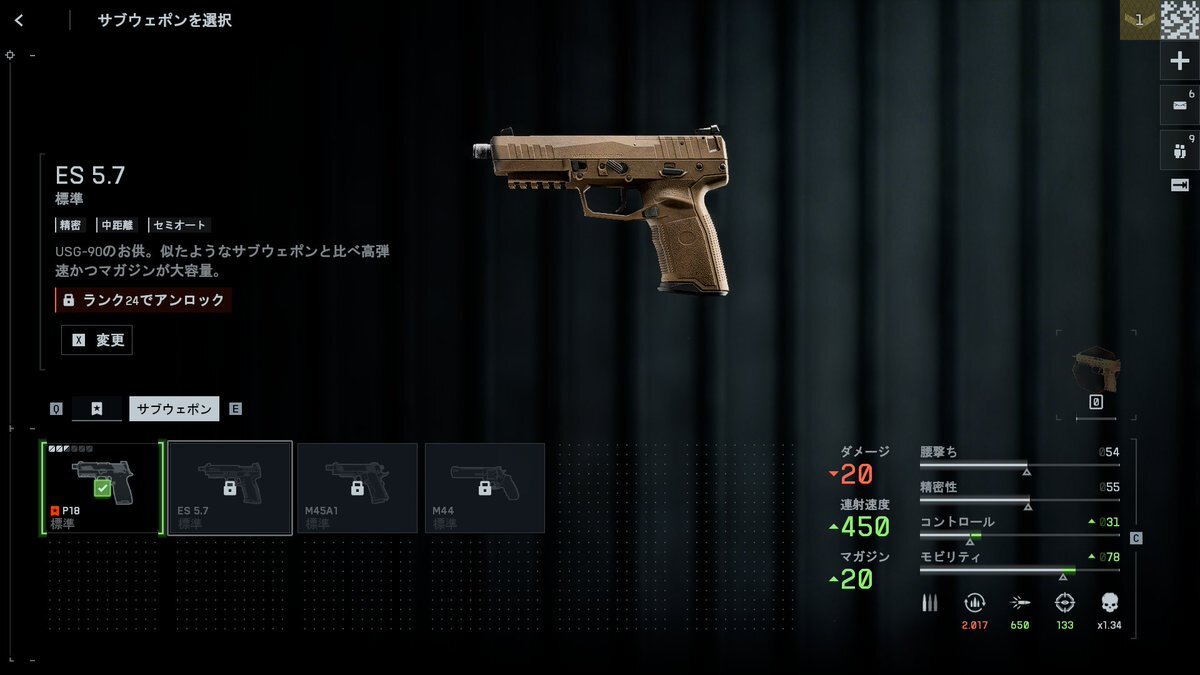
Task: Click the player avatar in the corner
Action: pyautogui.click(x=1180, y=19)
